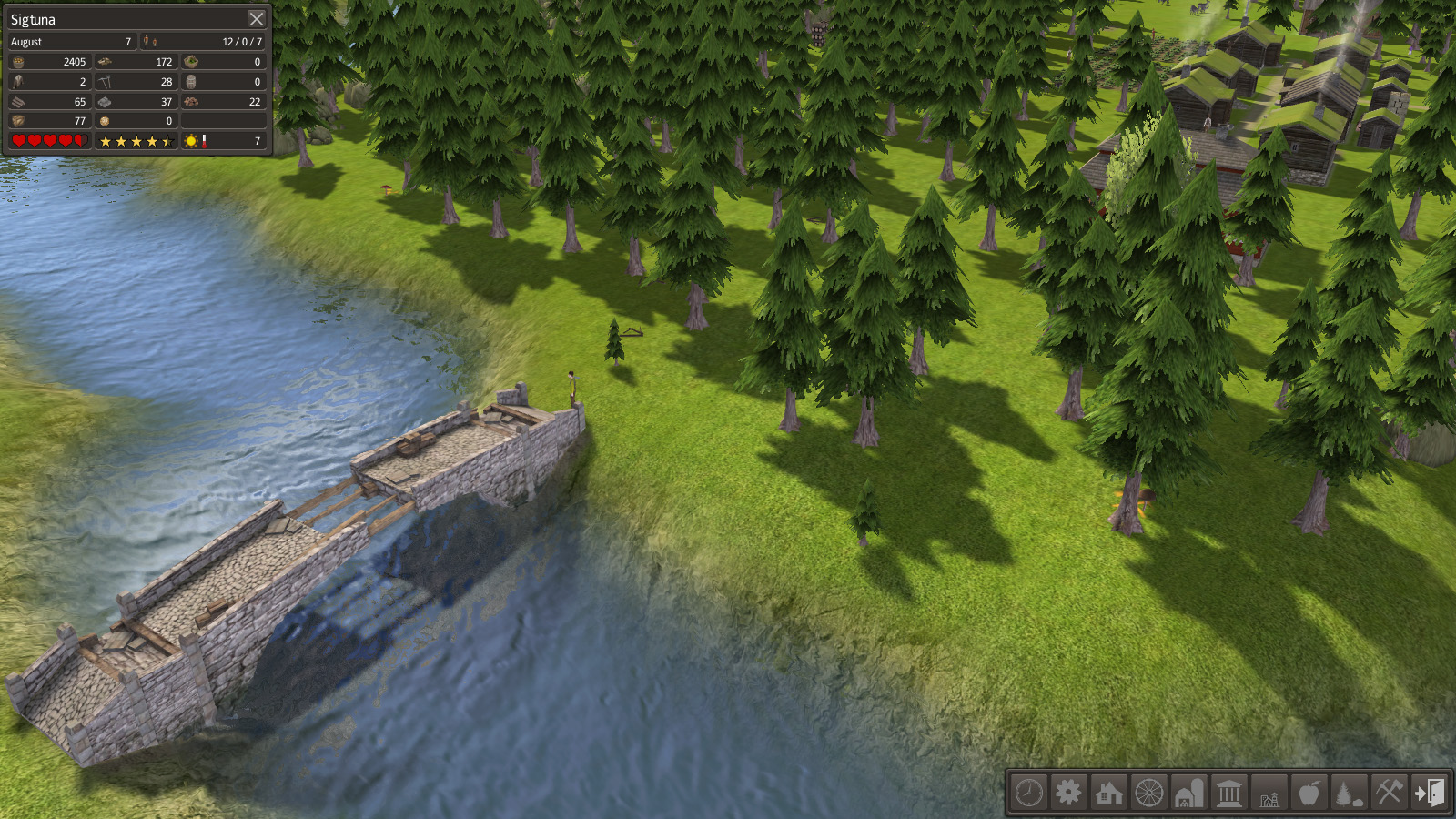Activate the crossed pickaxe and axe tool
Image resolution: width=1456 pixels, height=819 pixels.
1389,793
